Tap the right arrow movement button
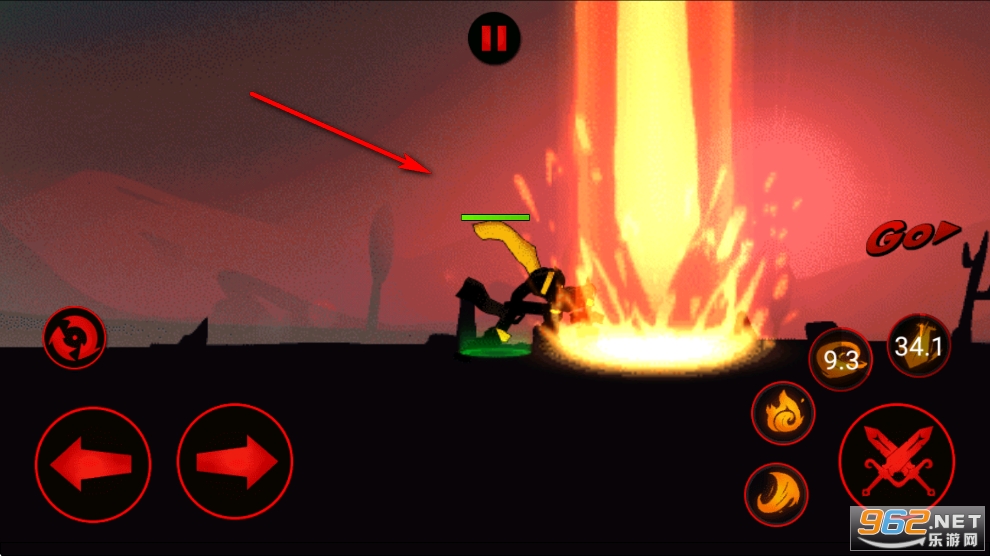Viewport: 990px width, 556px height. click(x=235, y=462)
